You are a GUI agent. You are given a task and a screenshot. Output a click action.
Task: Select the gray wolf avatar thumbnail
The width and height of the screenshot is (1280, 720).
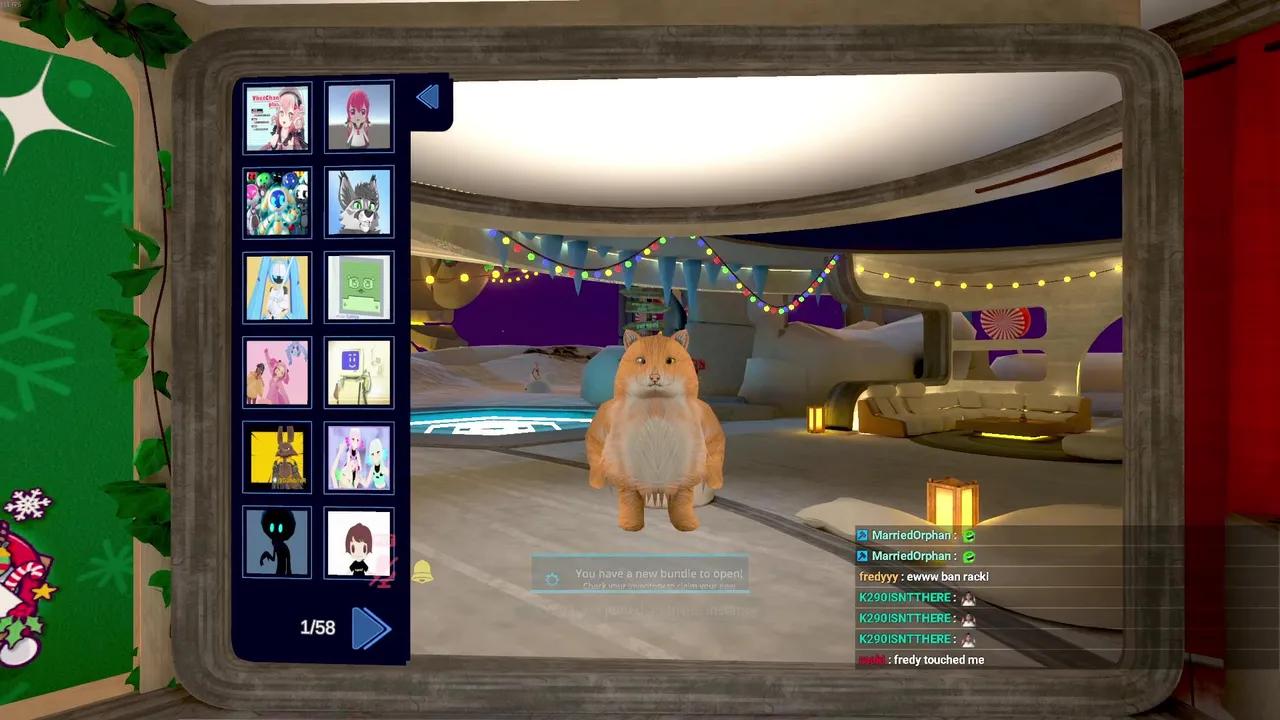pyautogui.click(x=359, y=201)
